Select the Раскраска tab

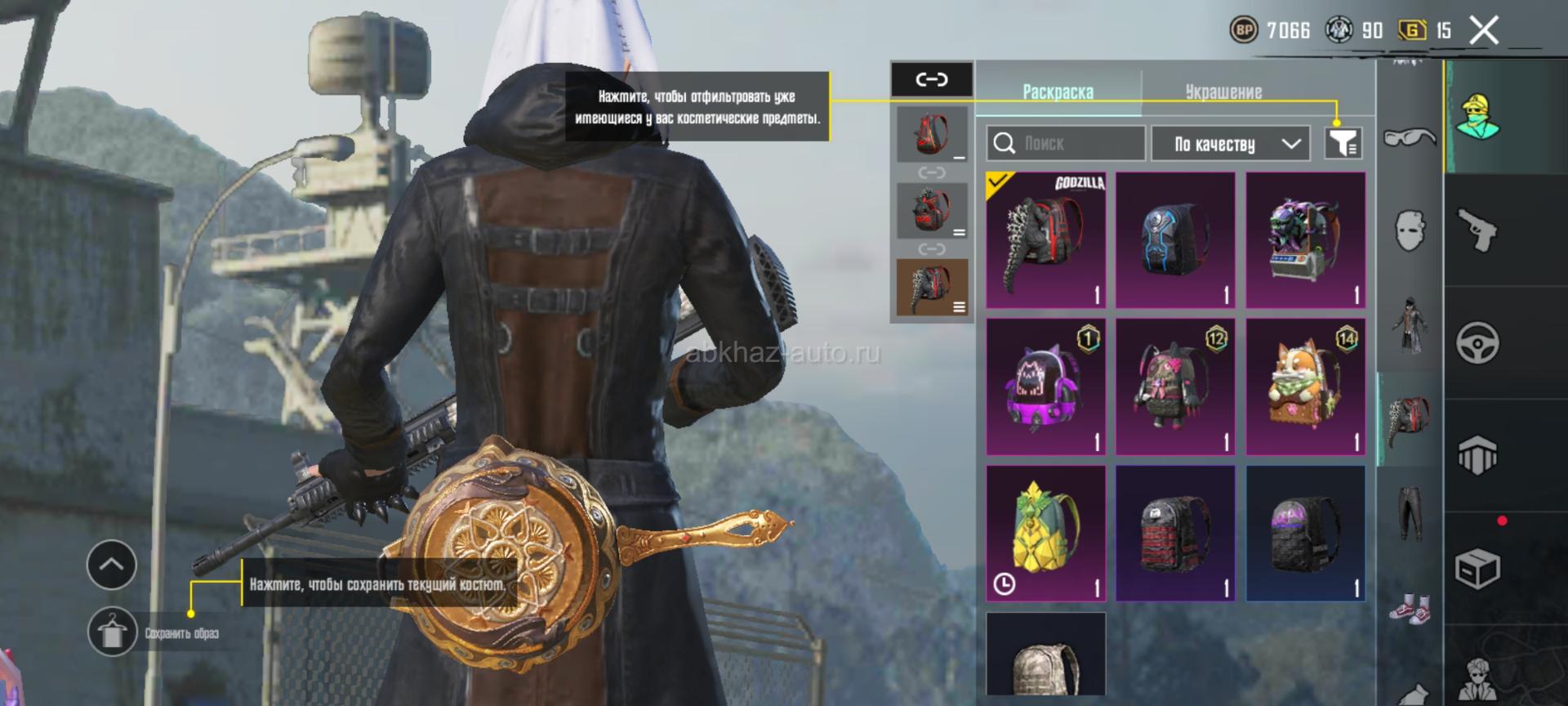pyautogui.click(x=1058, y=92)
